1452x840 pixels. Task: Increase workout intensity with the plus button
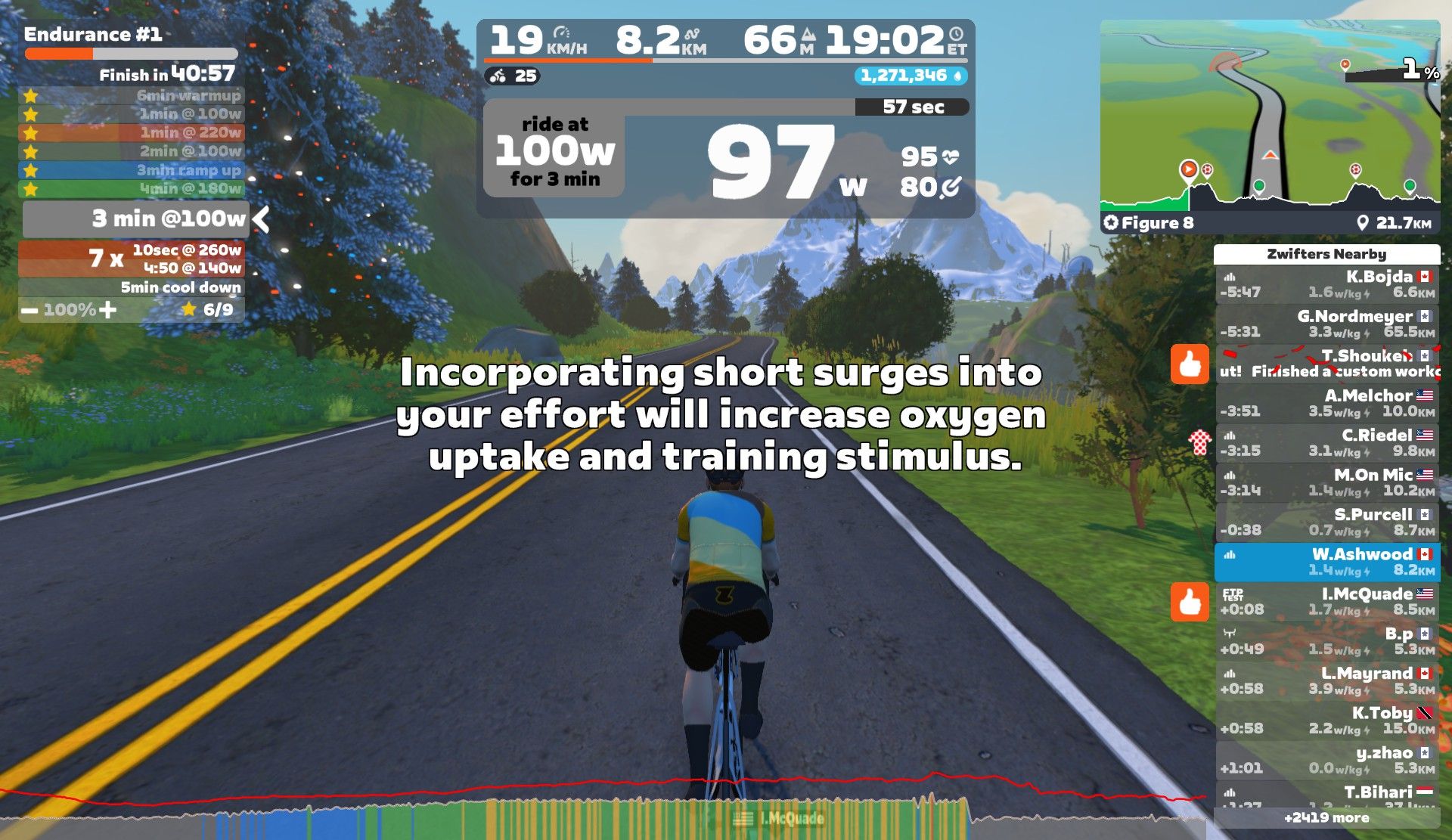pyautogui.click(x=107, y=310)
